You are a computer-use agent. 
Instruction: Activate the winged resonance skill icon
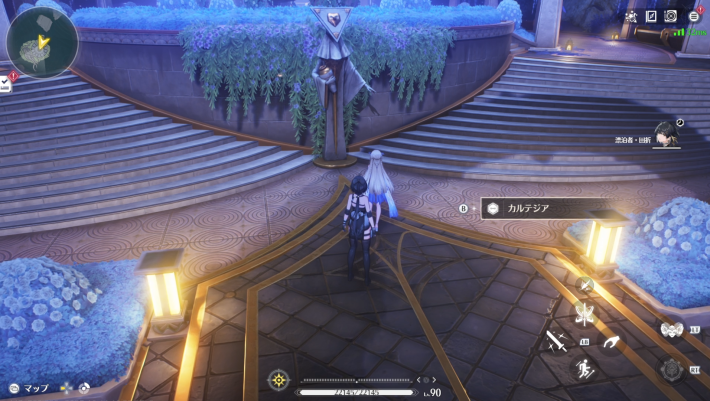point(585,315)
